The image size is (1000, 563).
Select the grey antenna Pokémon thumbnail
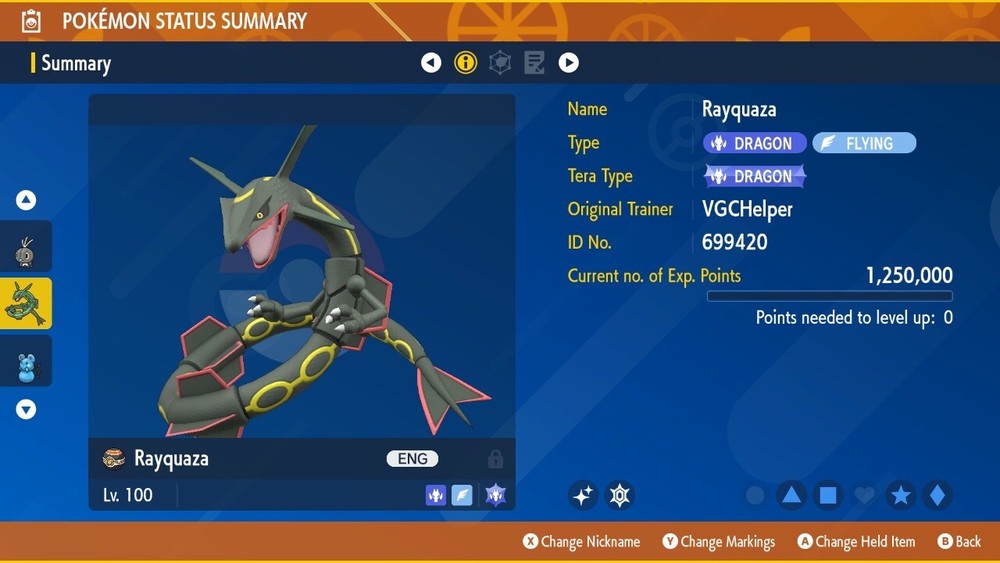click(26, 251)
